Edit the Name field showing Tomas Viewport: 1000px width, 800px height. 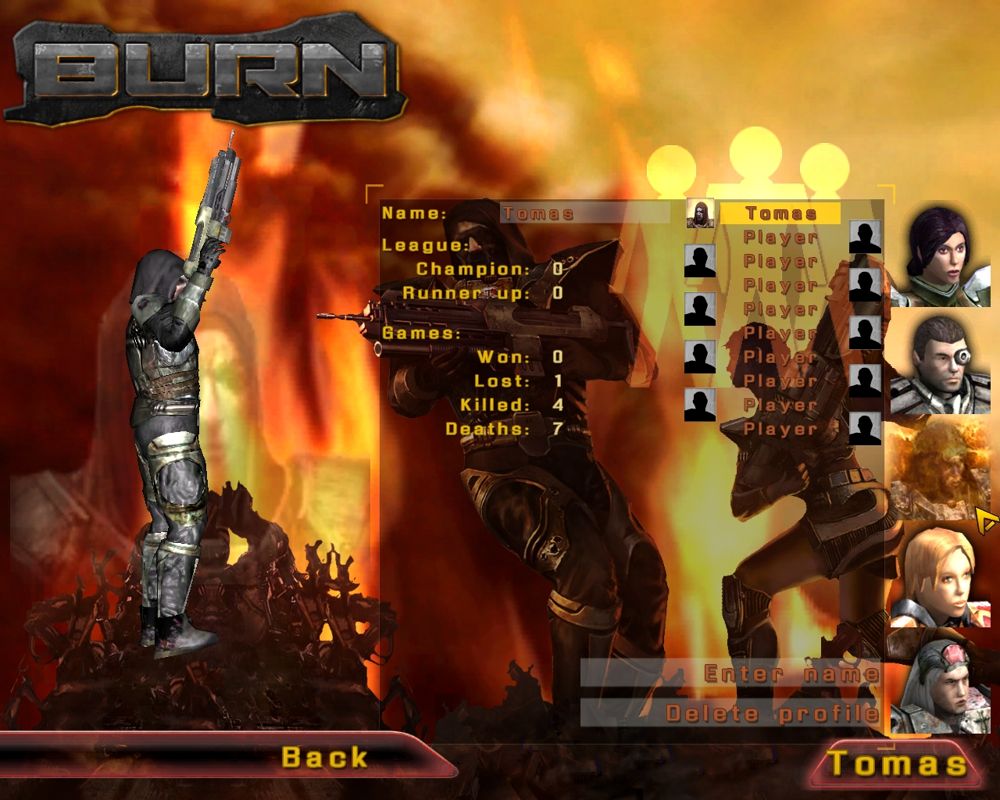pyautogui.click(x=584, y=213)
